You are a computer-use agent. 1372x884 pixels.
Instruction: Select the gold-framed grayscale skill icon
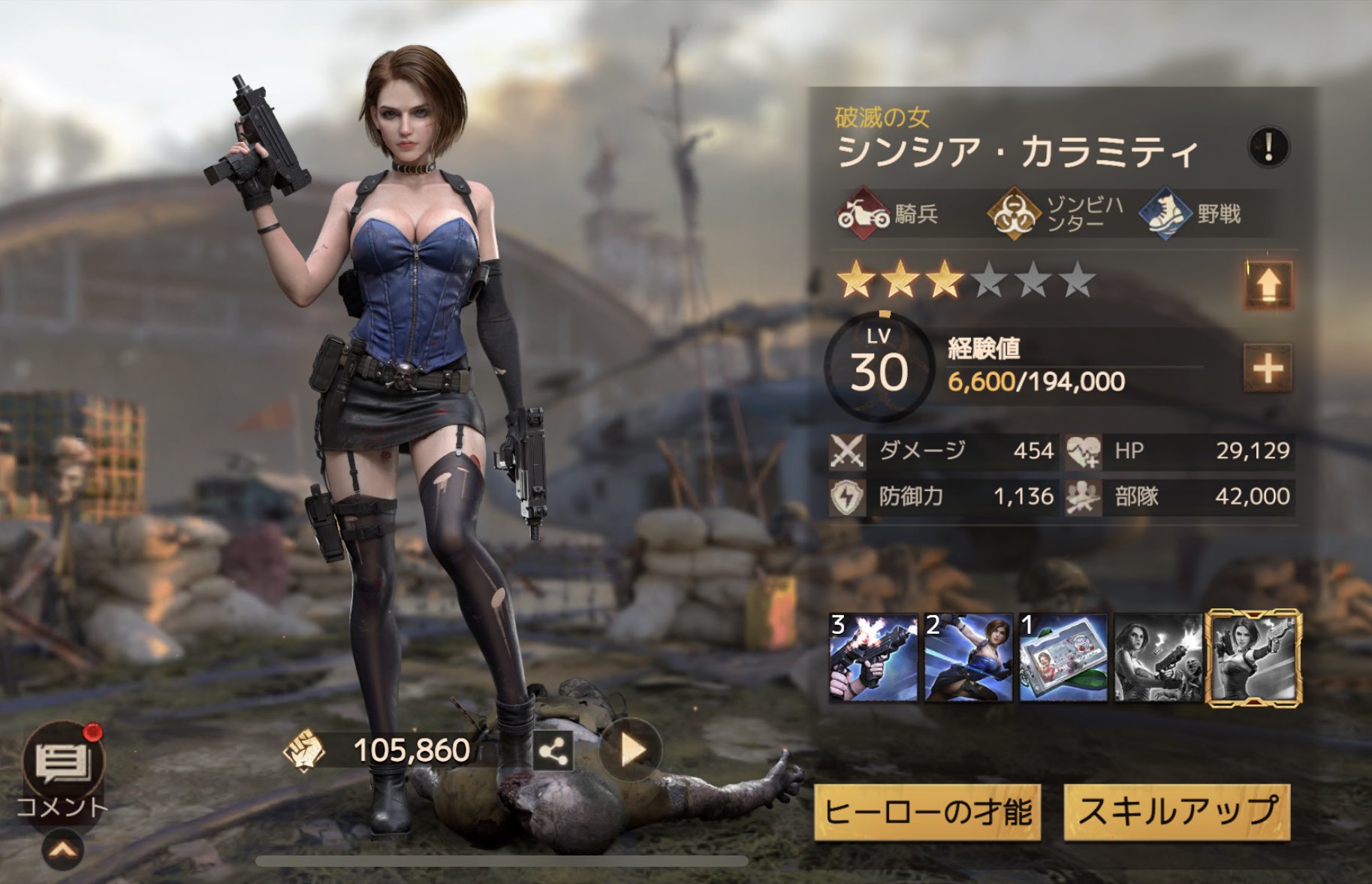point(1253,658)
